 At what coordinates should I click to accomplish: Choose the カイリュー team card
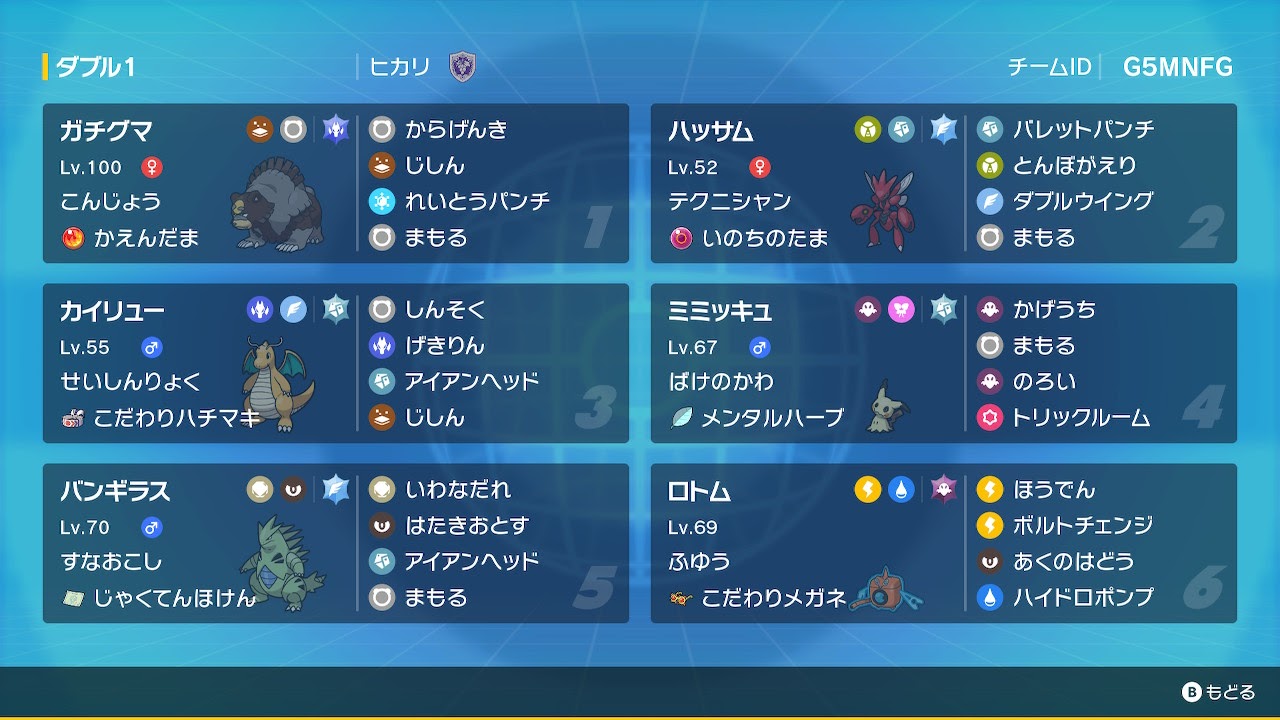[x=335, y=363]
